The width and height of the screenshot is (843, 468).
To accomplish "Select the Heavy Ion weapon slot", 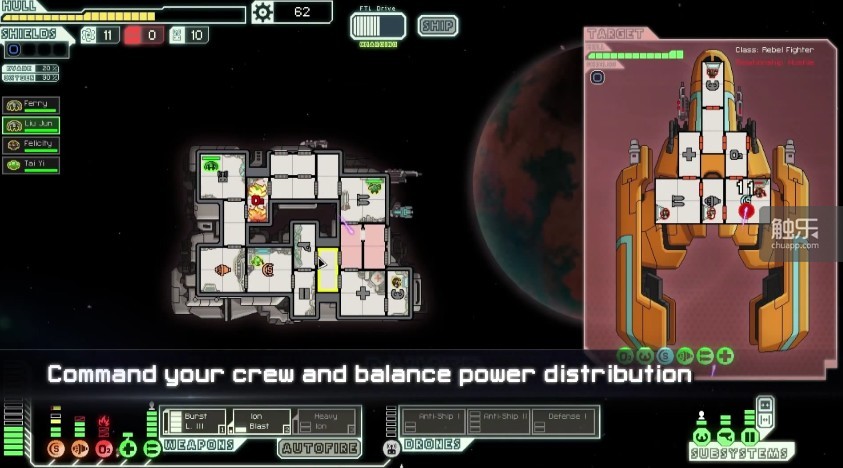I will [326, 421].
